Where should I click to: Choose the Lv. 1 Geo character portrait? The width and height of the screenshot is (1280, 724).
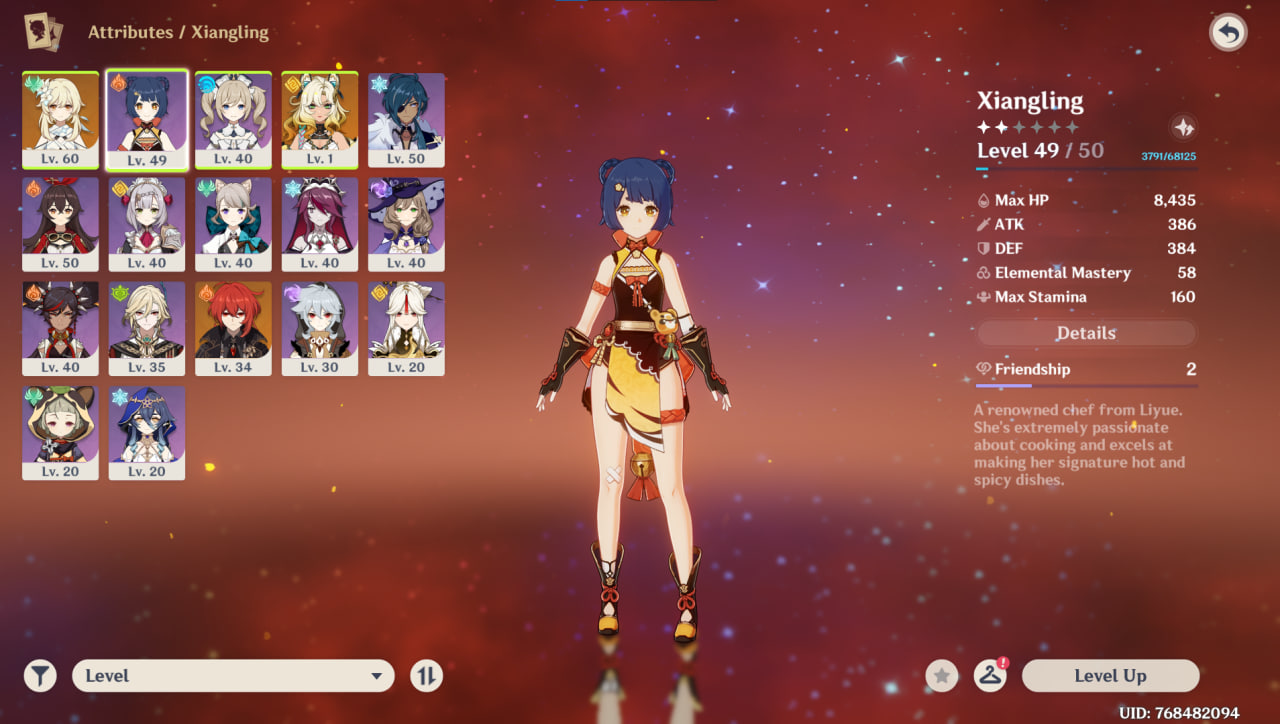coord(320,118)
